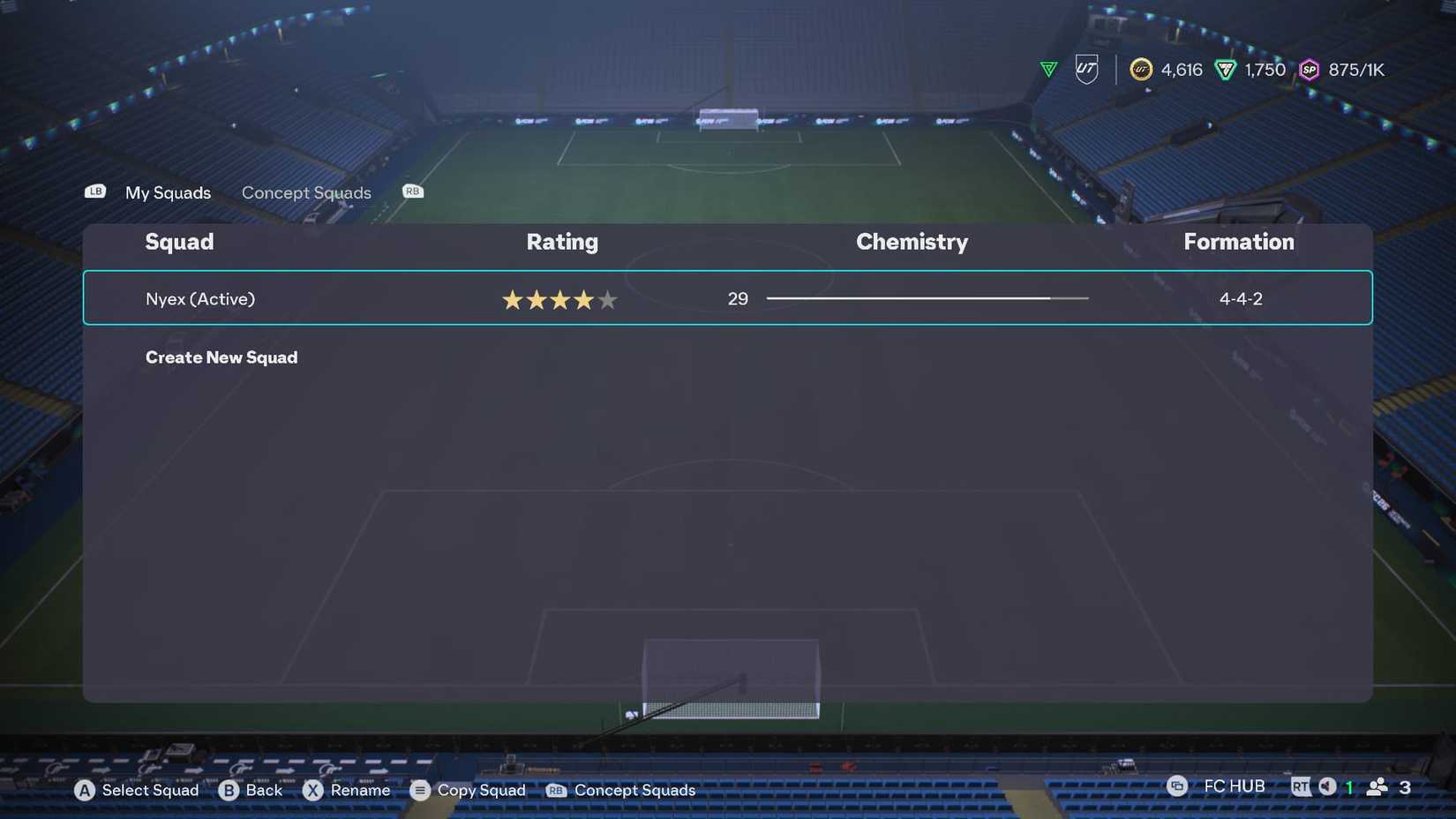The image size is (1456, 819).
Task: Select the multiplayer players icon showing 3
Action: pos(1378,785)
